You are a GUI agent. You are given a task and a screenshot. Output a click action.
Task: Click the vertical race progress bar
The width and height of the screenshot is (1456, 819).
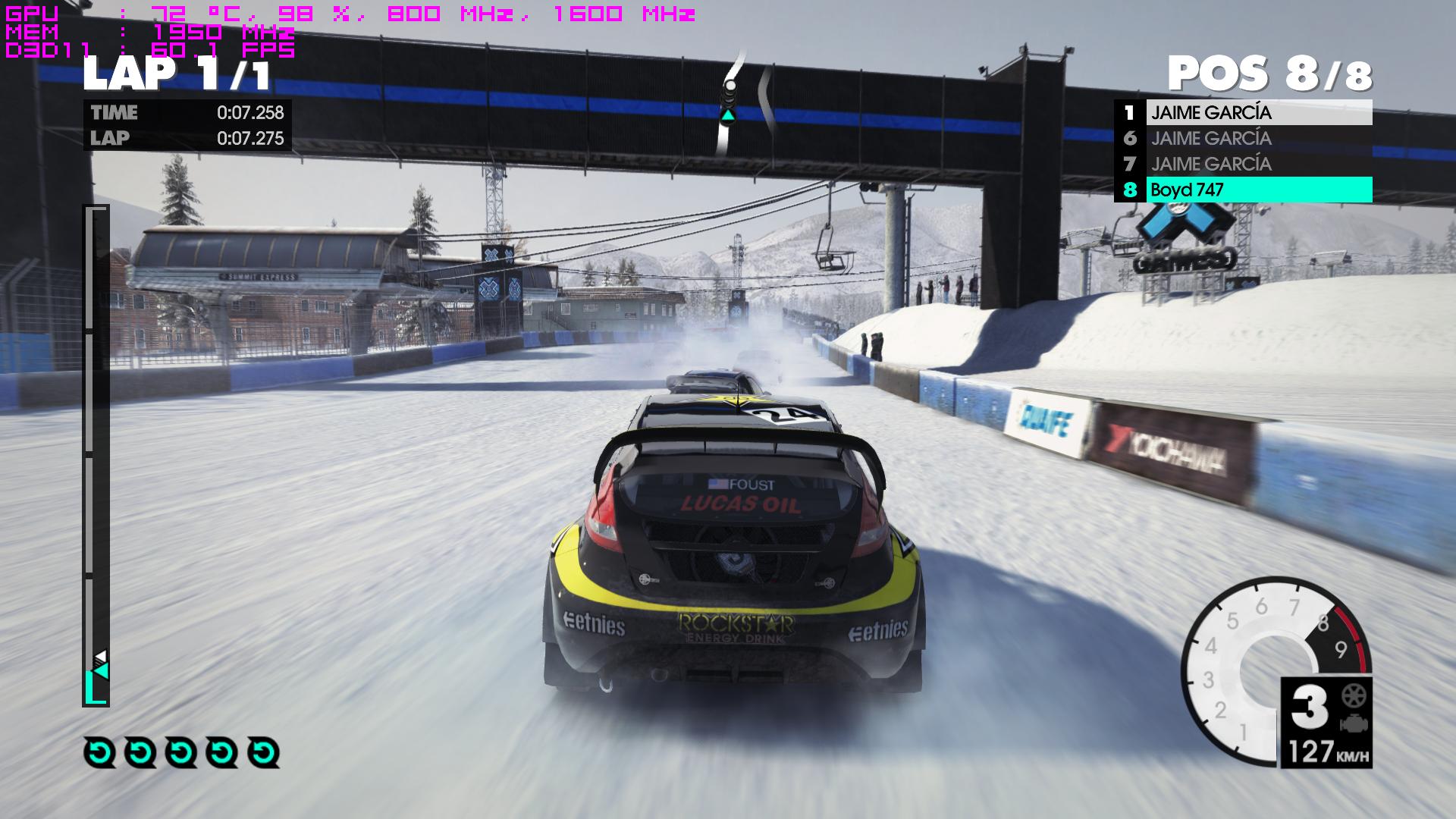point(96,455)
